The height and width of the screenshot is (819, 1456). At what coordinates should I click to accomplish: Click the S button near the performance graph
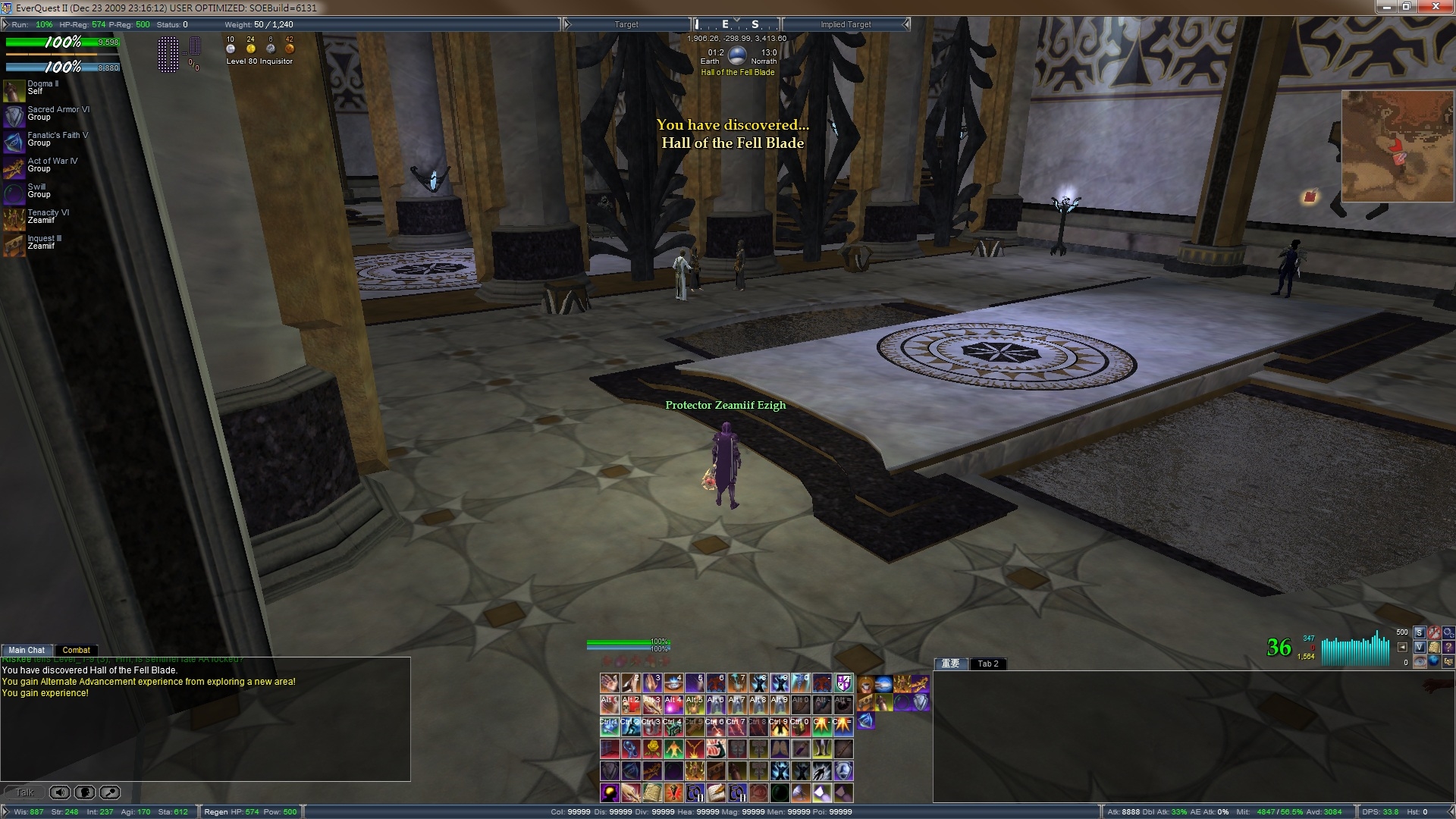1419,632
